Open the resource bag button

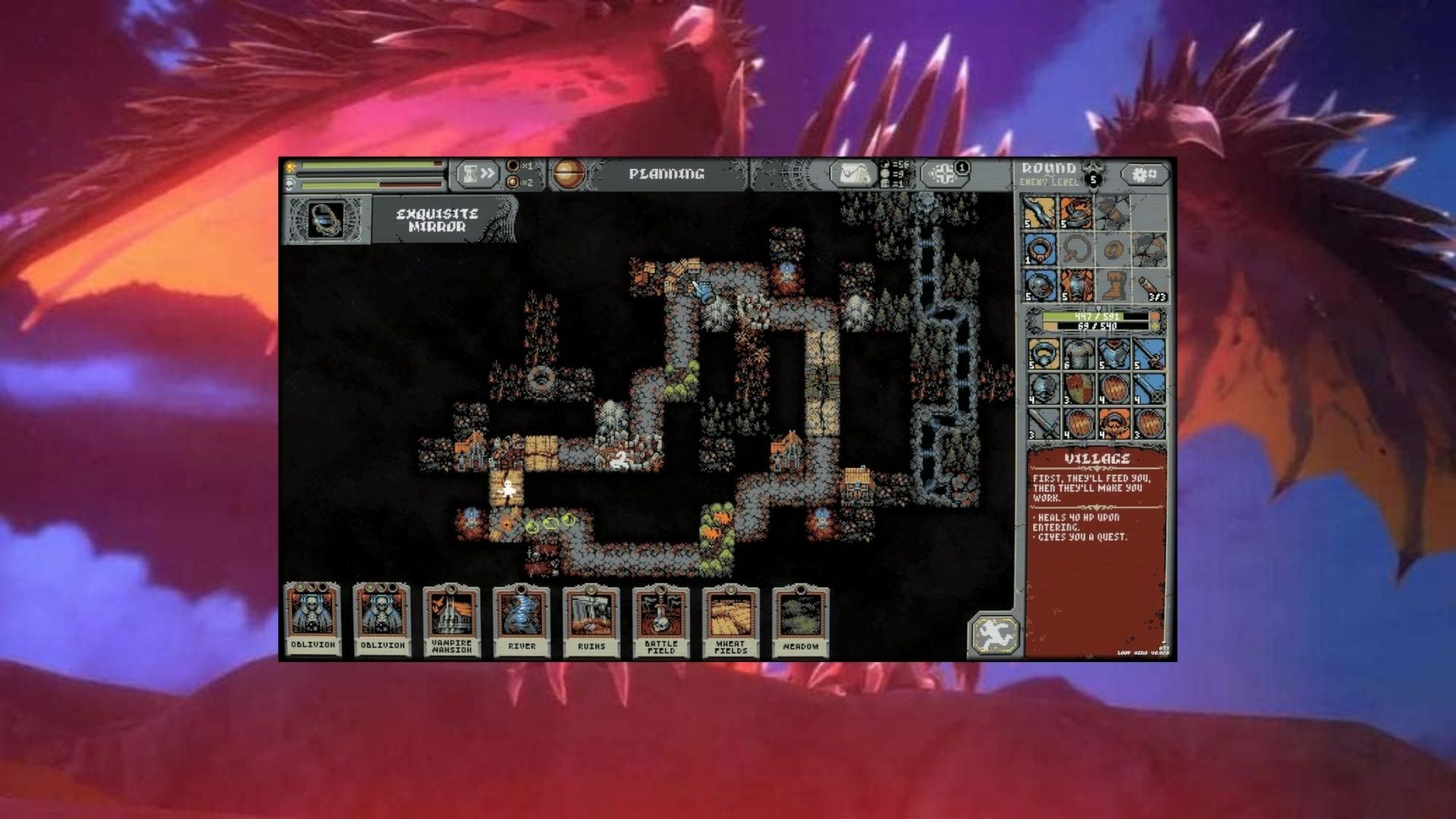click(x=853, y=174)
